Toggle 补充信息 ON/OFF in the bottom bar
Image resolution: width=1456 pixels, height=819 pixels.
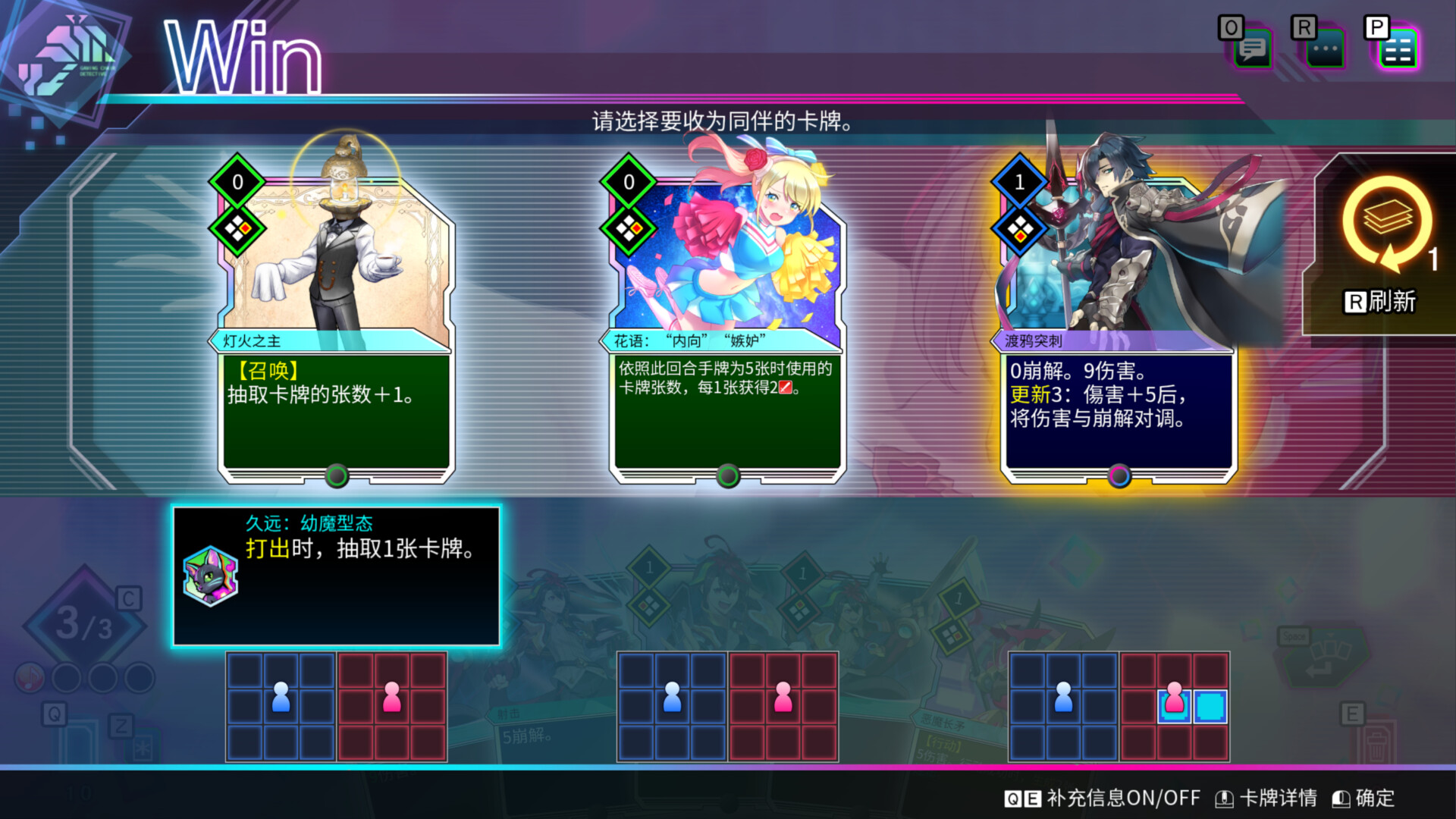pyautogui.click(x=1103, y=798)
